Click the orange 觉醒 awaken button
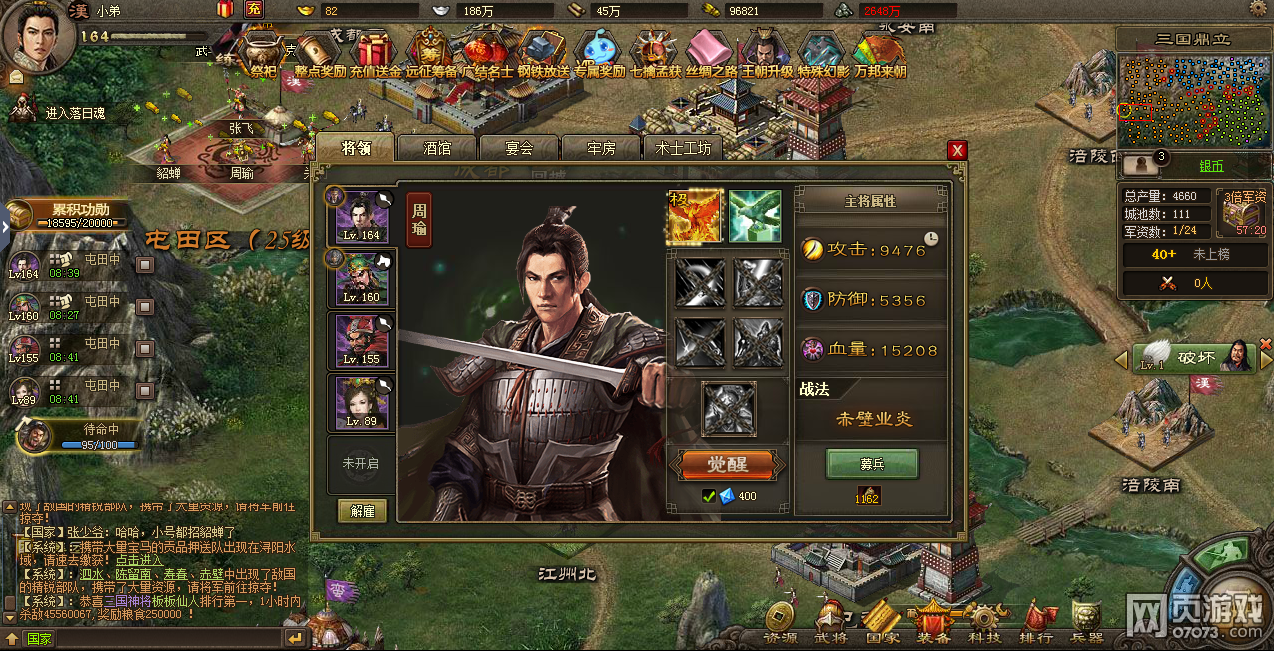This screenshot has height=651, width=1274. click(728, 465)
